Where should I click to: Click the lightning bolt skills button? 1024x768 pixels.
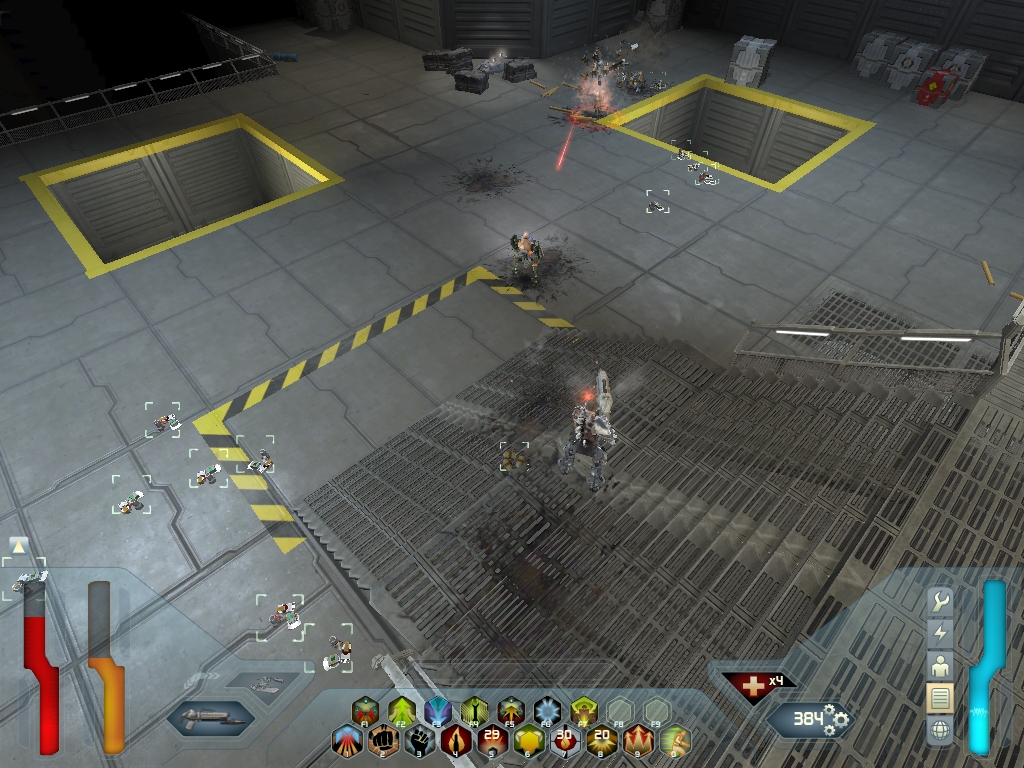[x=939, y=633]
